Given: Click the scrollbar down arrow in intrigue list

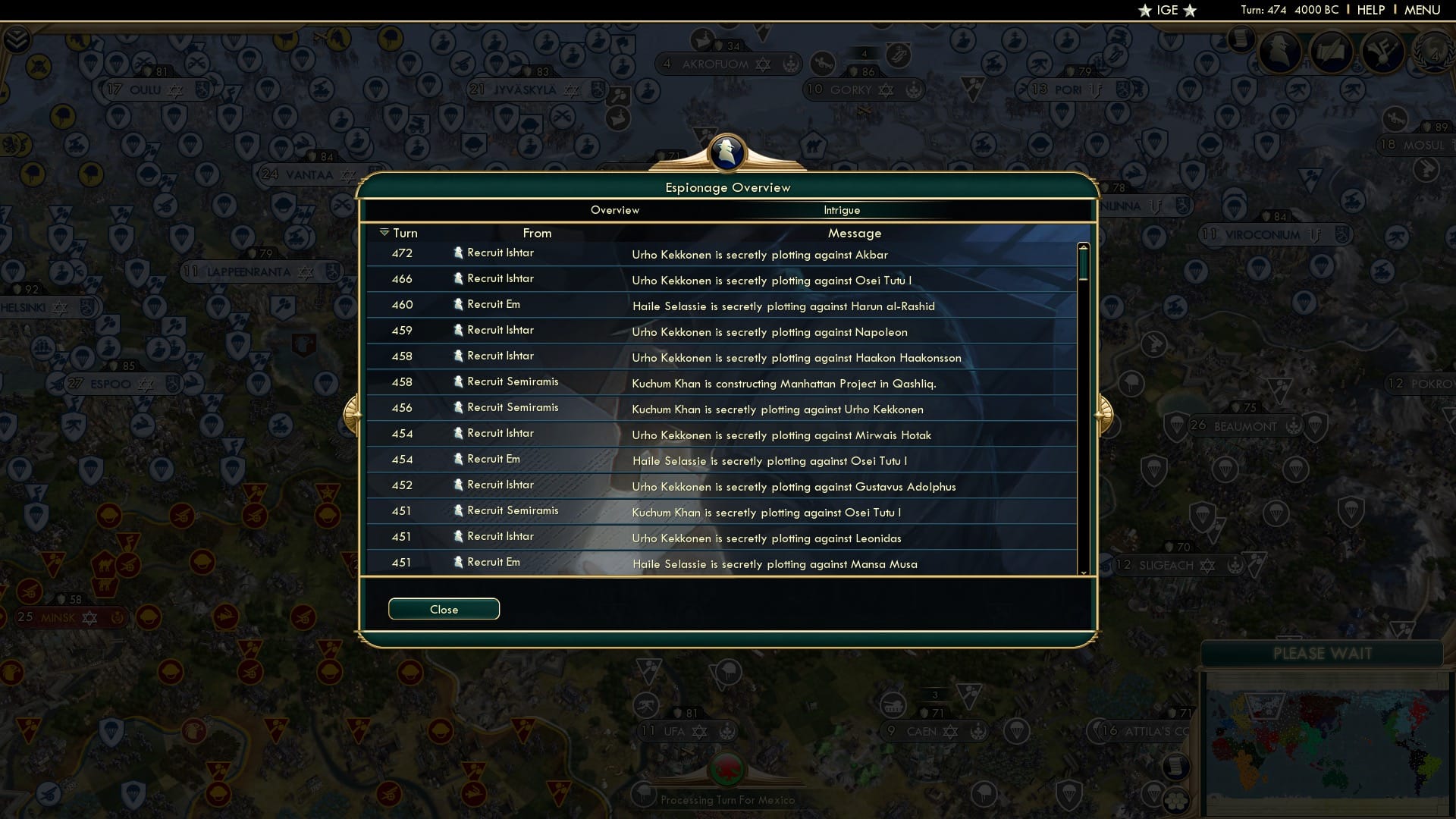Looking at the screenshot, I should (x=1083, y=574).
